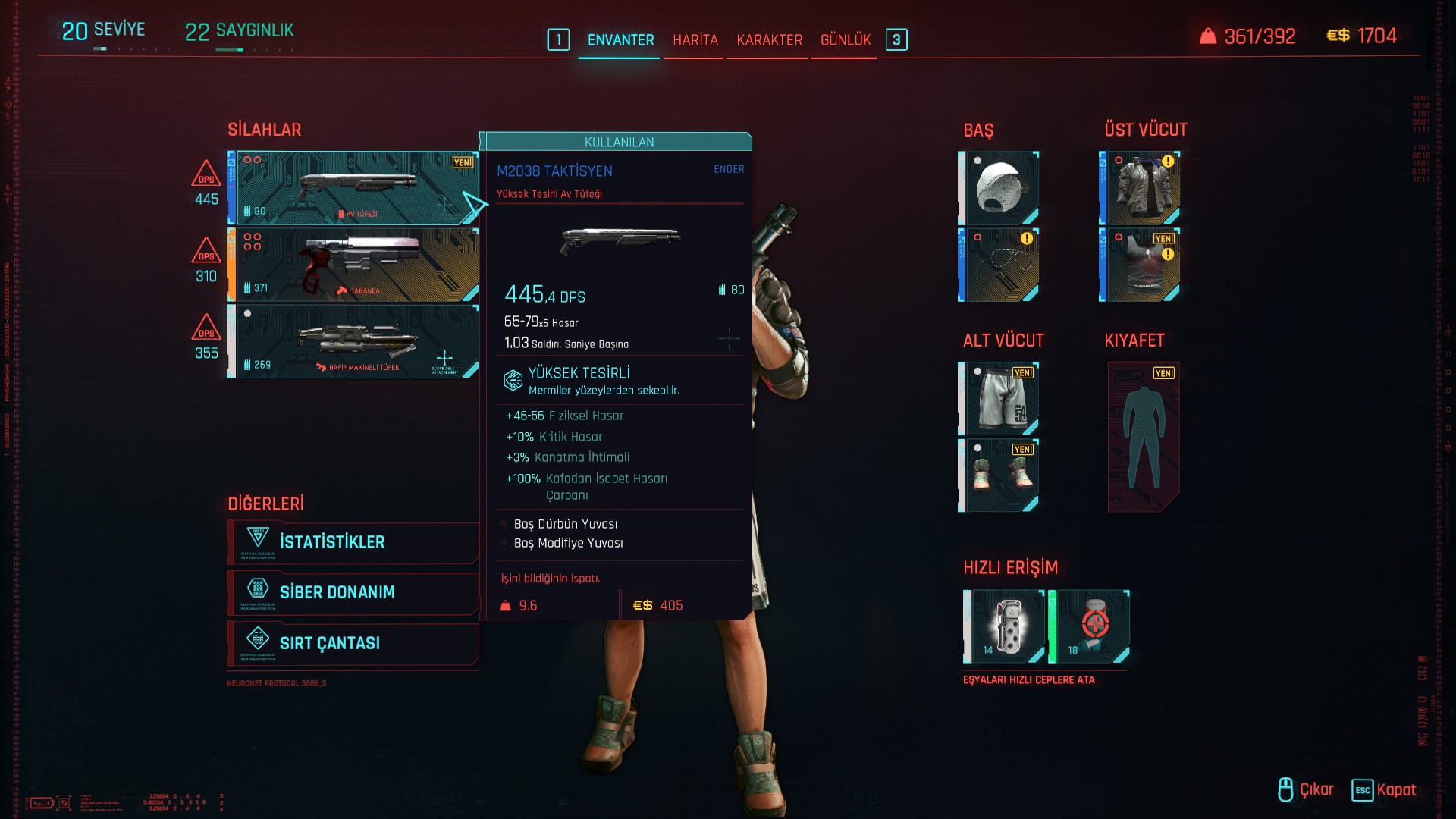Open the SİBER DONANIM menu
Viewport: 1456px width, 819px height.
(x=353, y=592)
